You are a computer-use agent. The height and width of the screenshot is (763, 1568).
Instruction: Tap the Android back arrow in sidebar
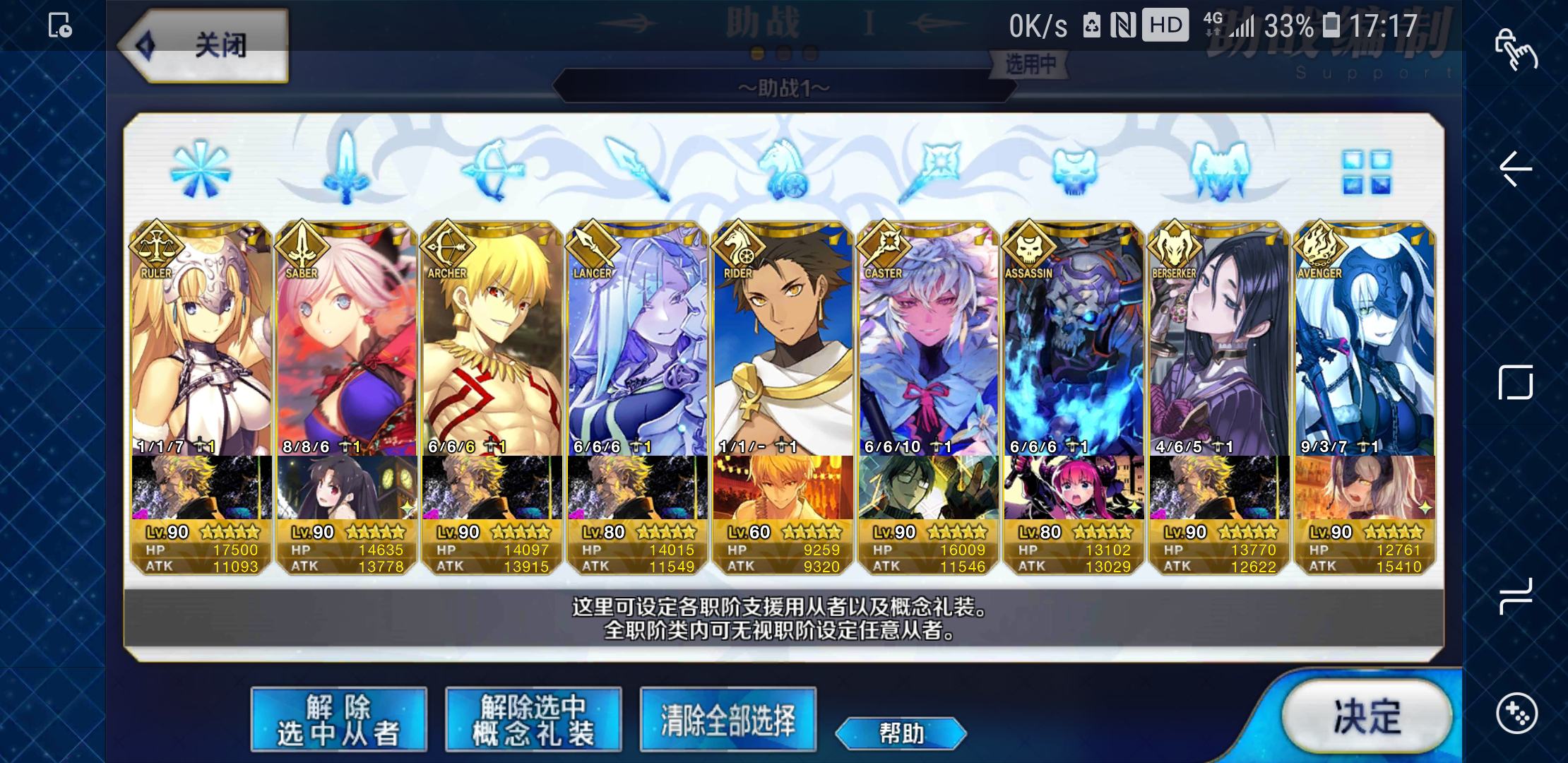pyautogui.click(x=1516, y=169)
